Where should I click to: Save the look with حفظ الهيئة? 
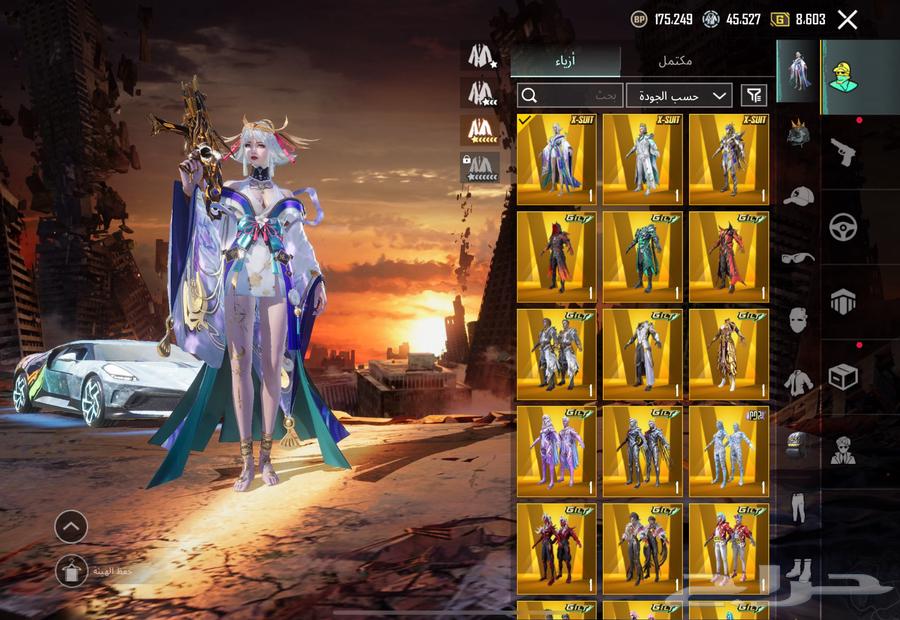72,571
